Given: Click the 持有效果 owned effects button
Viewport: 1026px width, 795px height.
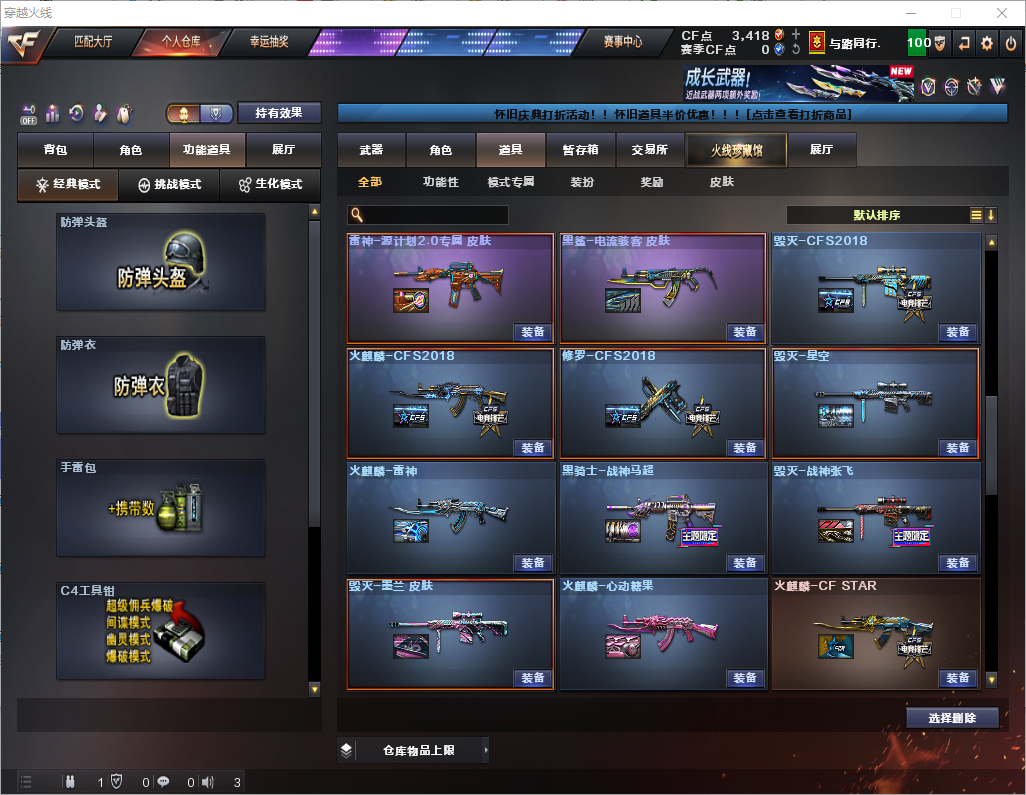Looking at the screenshot, I should pyautogui.click(x=279, y=113).
